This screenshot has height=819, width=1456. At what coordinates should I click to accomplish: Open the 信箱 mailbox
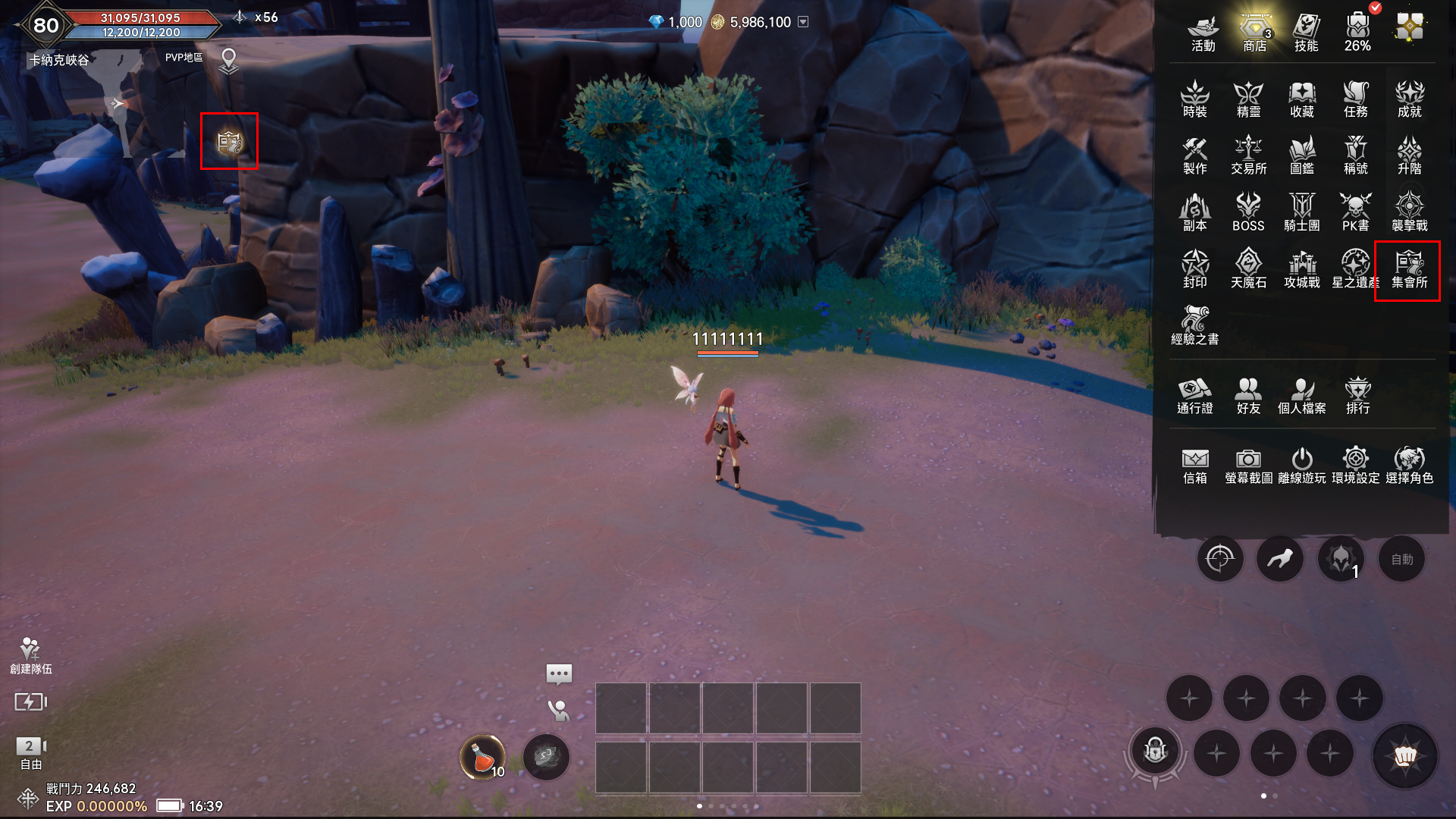coord(1194,465)
